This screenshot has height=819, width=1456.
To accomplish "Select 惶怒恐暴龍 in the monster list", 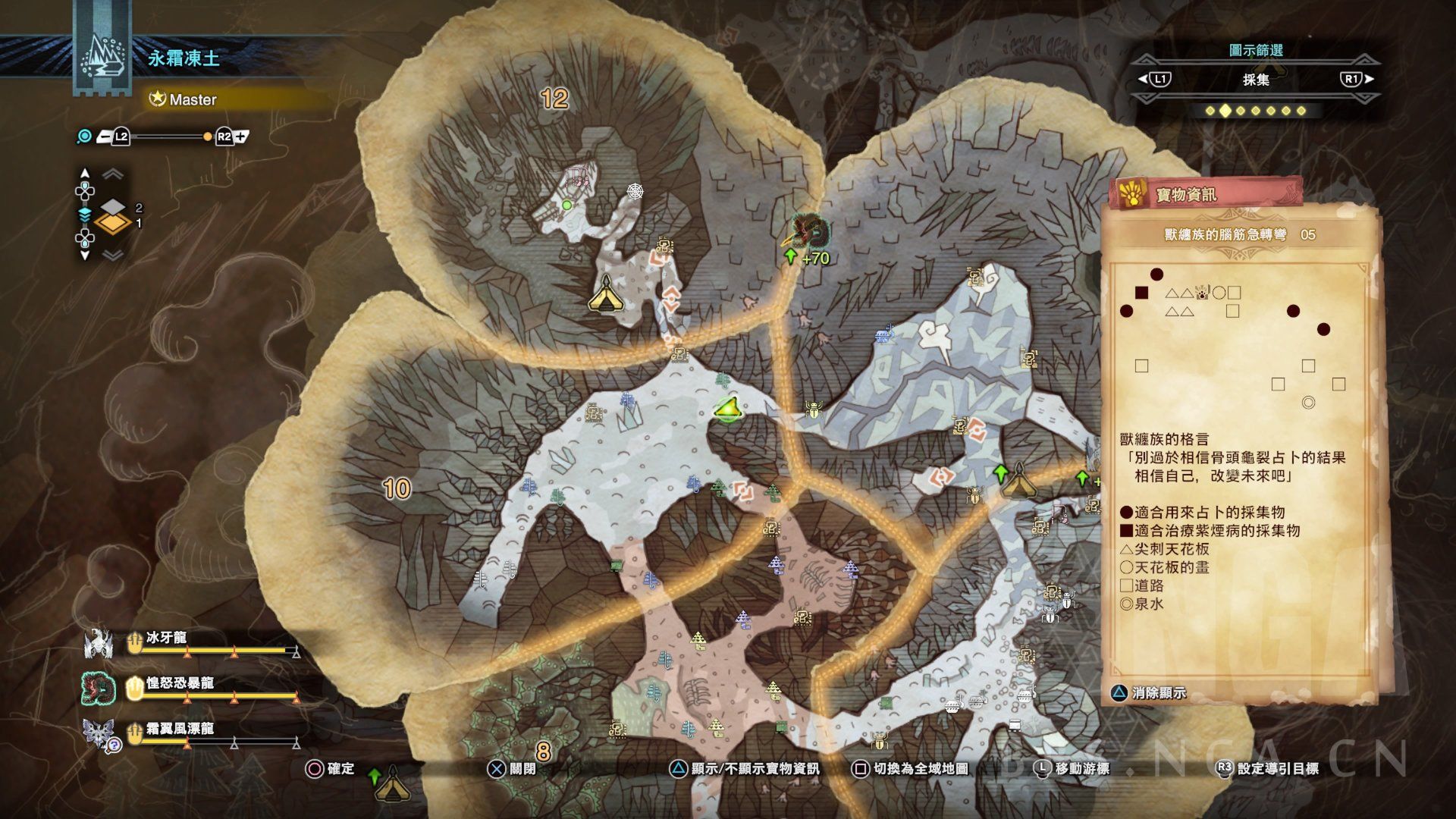I will coord(180,684).
